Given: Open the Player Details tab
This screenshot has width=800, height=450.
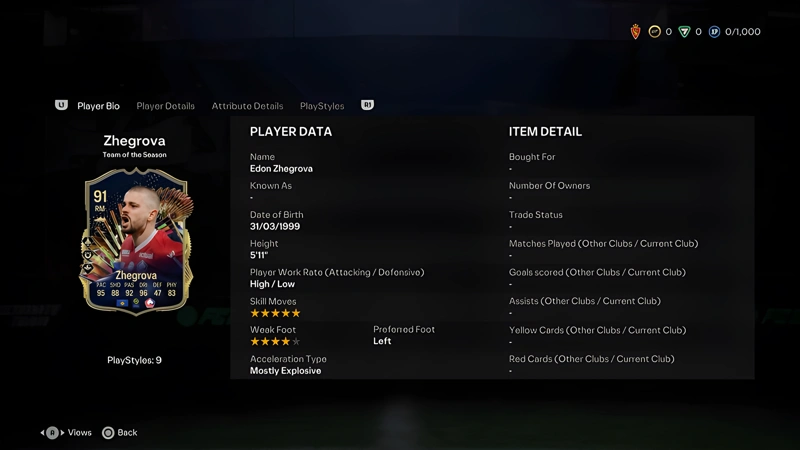Looking at the screenshot, I should (x=166, y=106).
